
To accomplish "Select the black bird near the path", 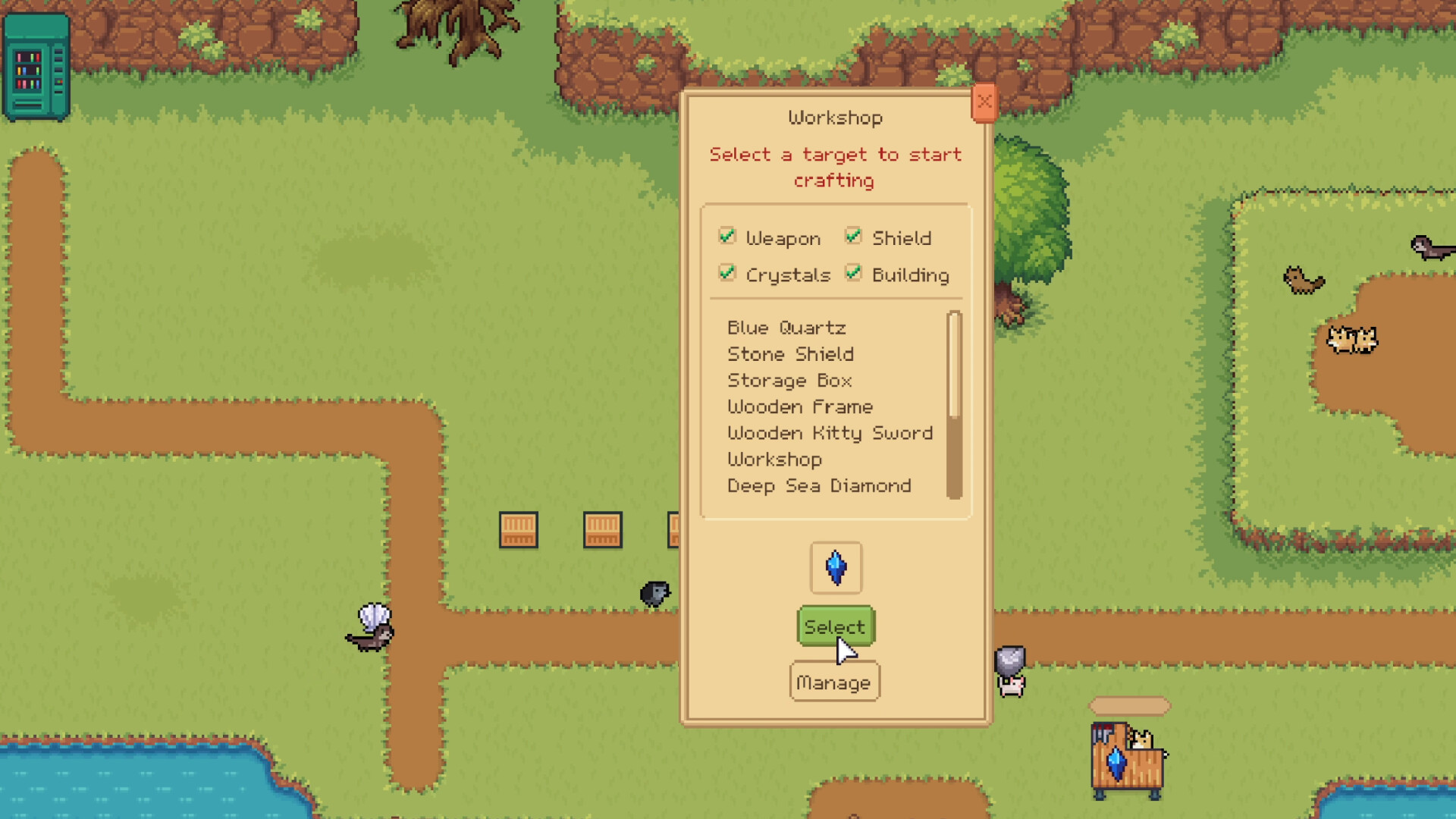I will (x=654, y=594).
